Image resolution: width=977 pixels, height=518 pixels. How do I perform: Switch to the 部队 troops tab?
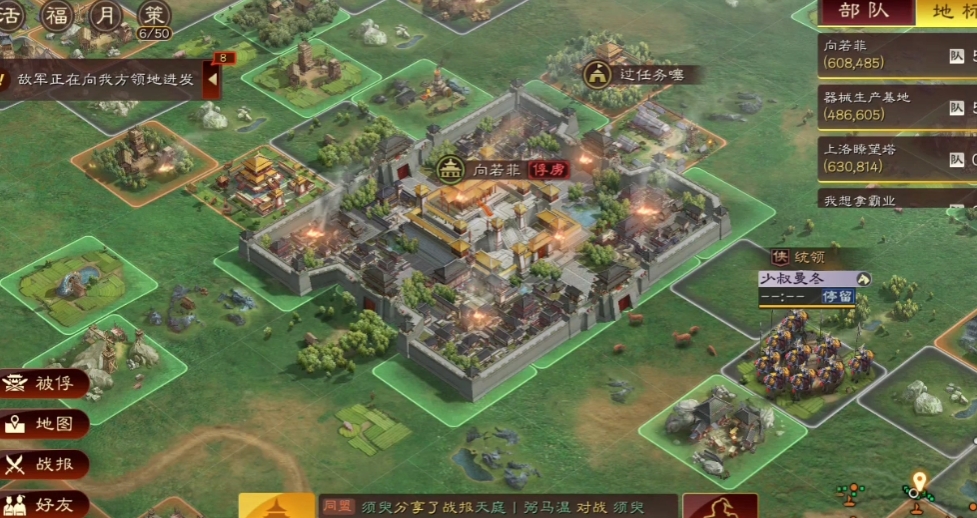[x=864, y=12]
